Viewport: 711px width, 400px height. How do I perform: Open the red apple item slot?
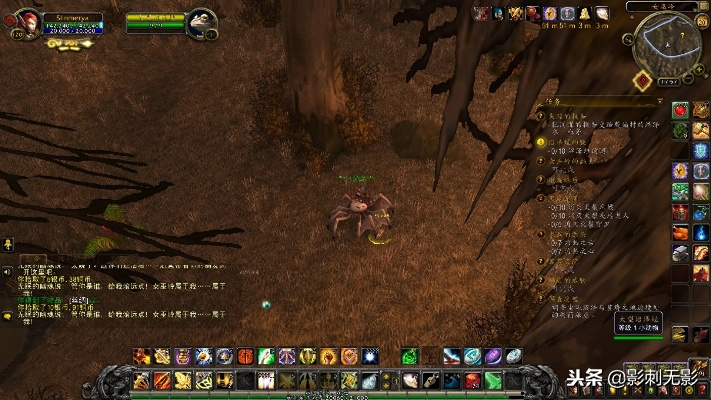(681, 110)
